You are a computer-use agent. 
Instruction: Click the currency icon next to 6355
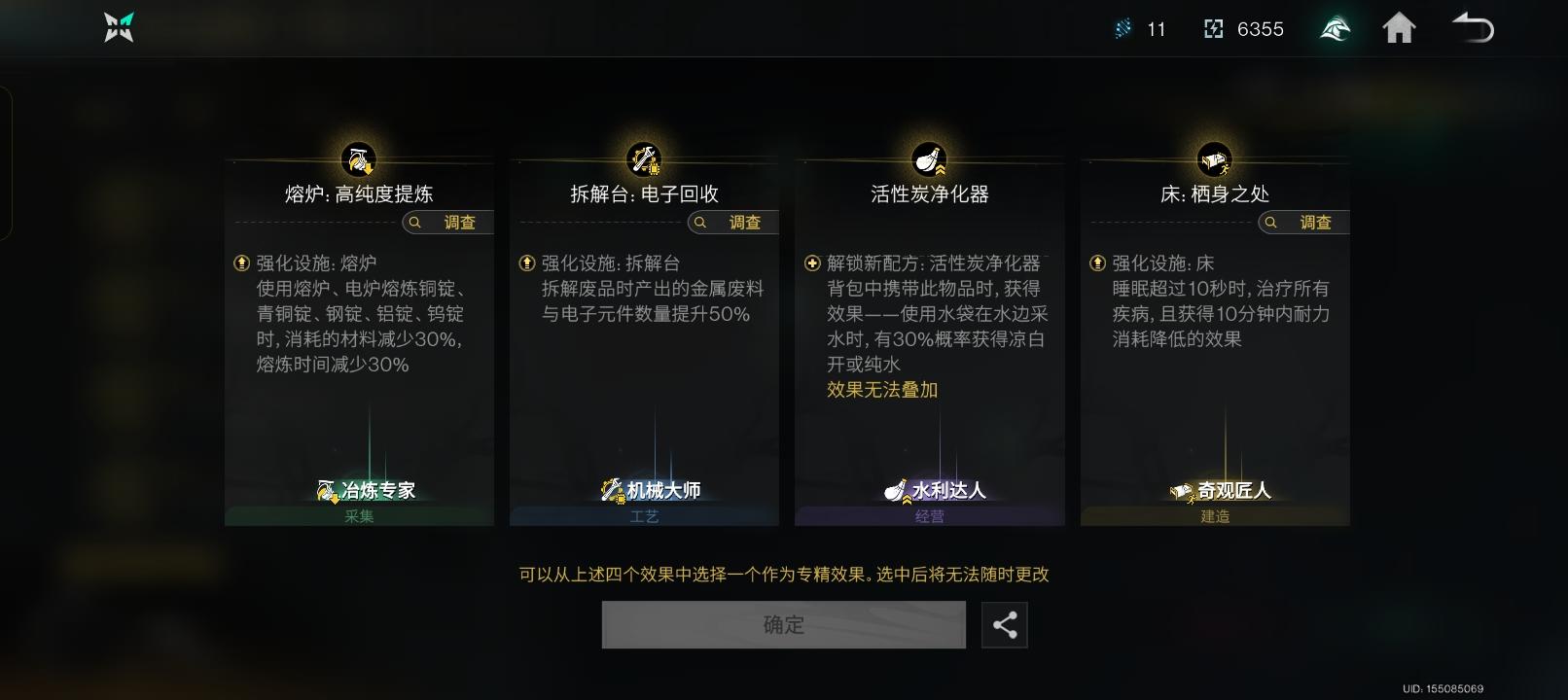1212,28
